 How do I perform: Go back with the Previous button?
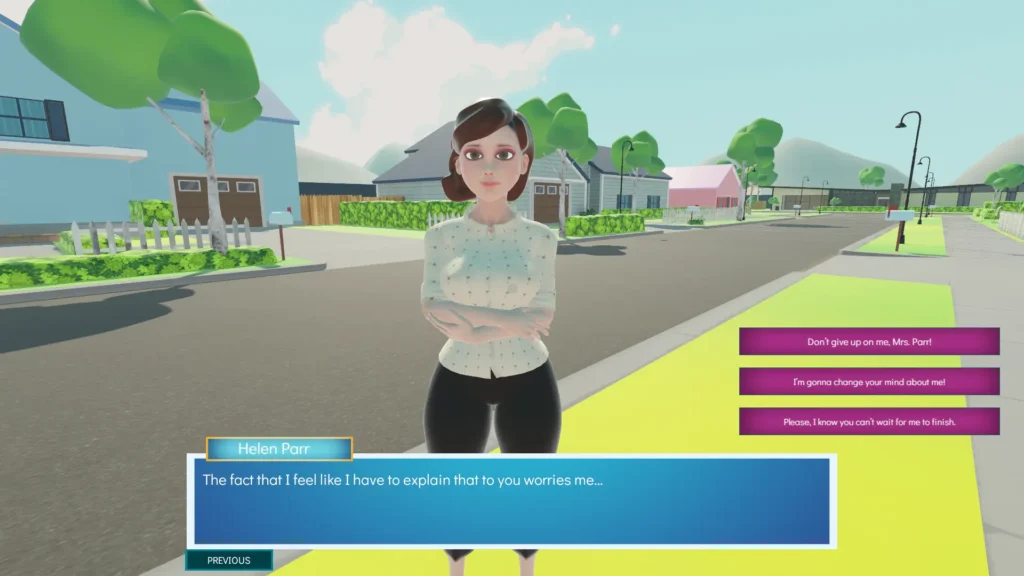click(x=229, y=560)
